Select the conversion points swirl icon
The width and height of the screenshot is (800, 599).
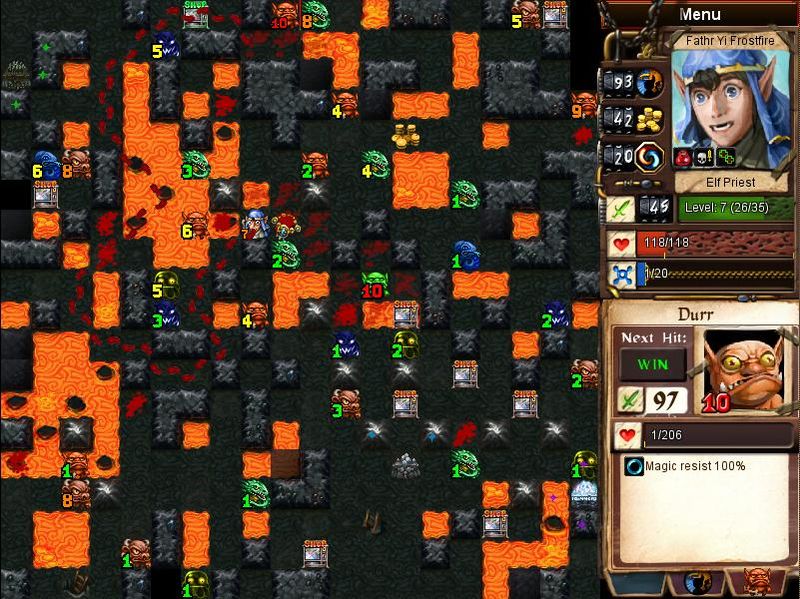tap(651, 156)
